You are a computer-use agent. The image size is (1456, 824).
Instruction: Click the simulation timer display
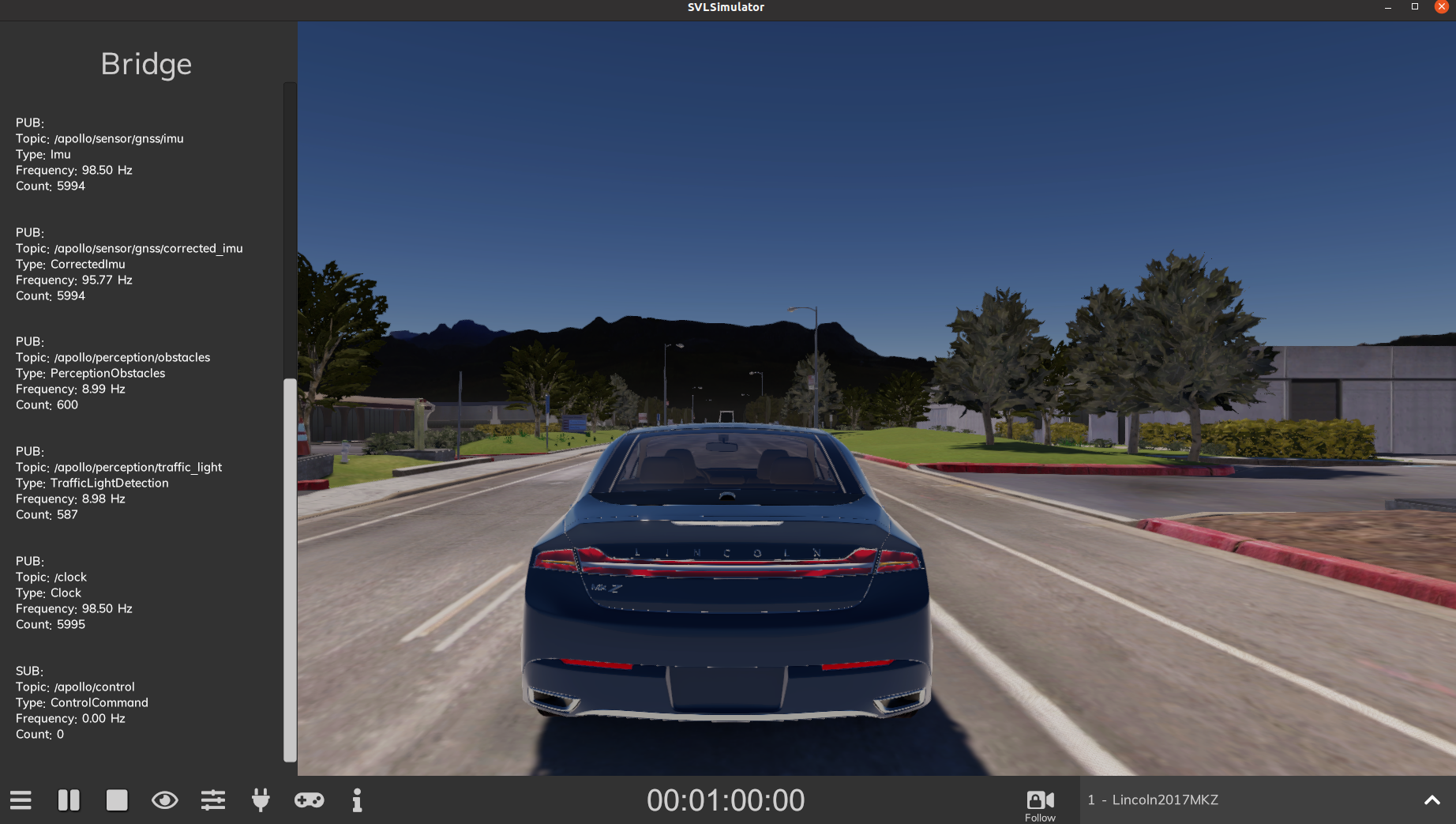(726, 800)
